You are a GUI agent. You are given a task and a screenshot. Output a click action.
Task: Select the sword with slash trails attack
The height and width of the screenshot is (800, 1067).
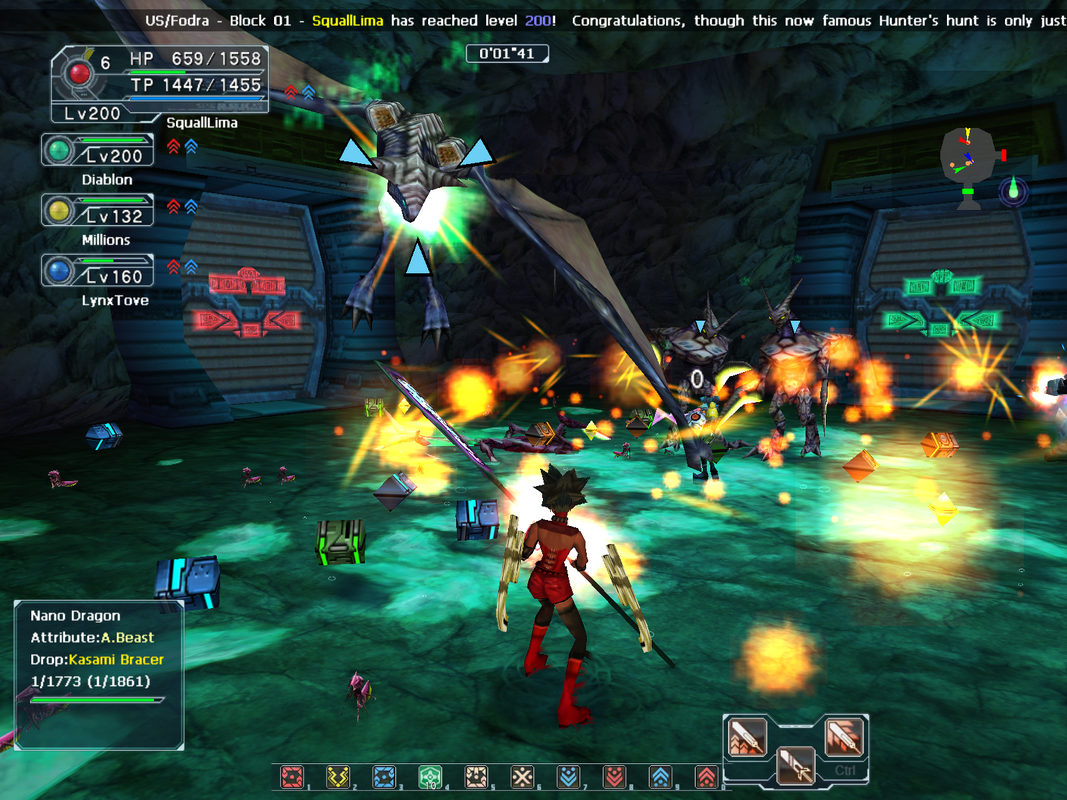(x=843, y=739)
